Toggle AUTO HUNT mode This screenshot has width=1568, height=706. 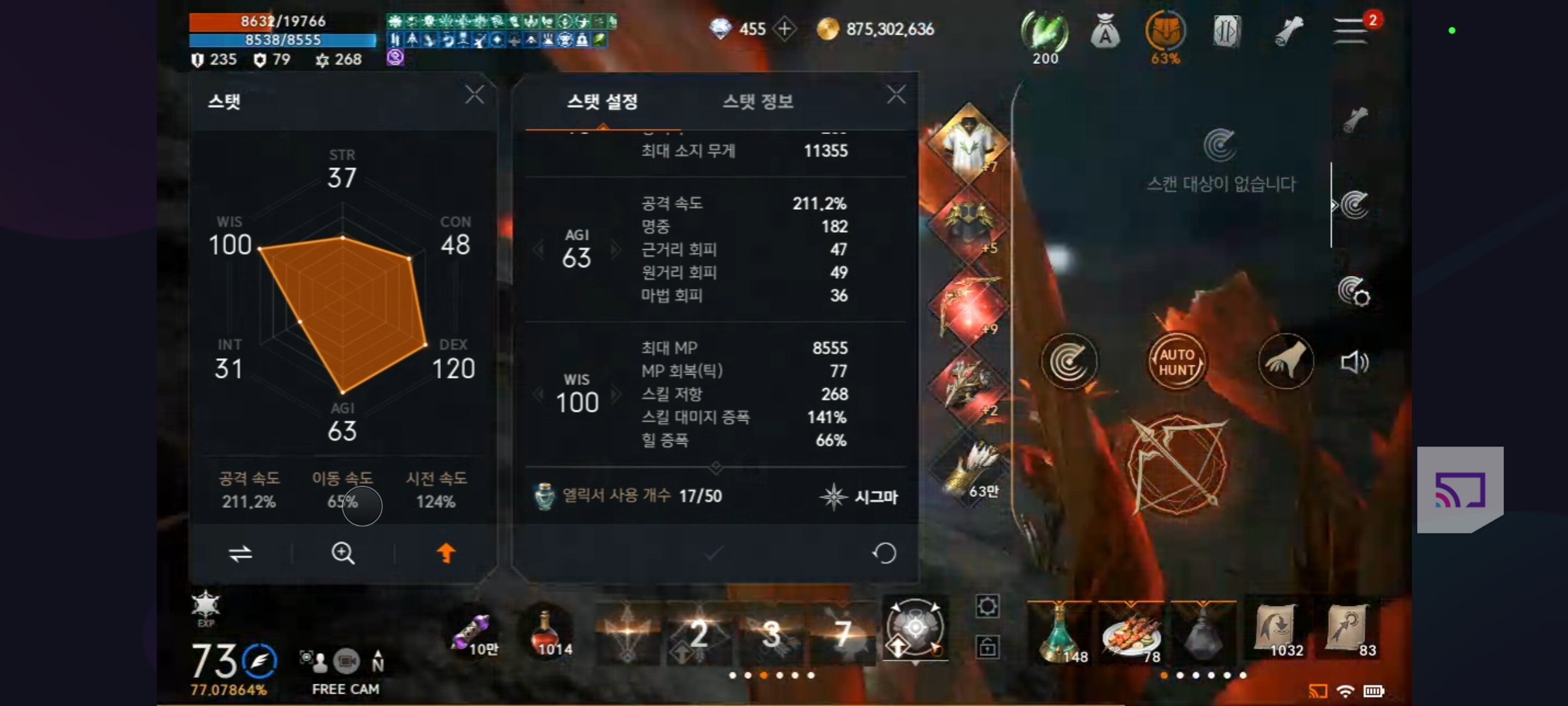(x=1177, y=361)
